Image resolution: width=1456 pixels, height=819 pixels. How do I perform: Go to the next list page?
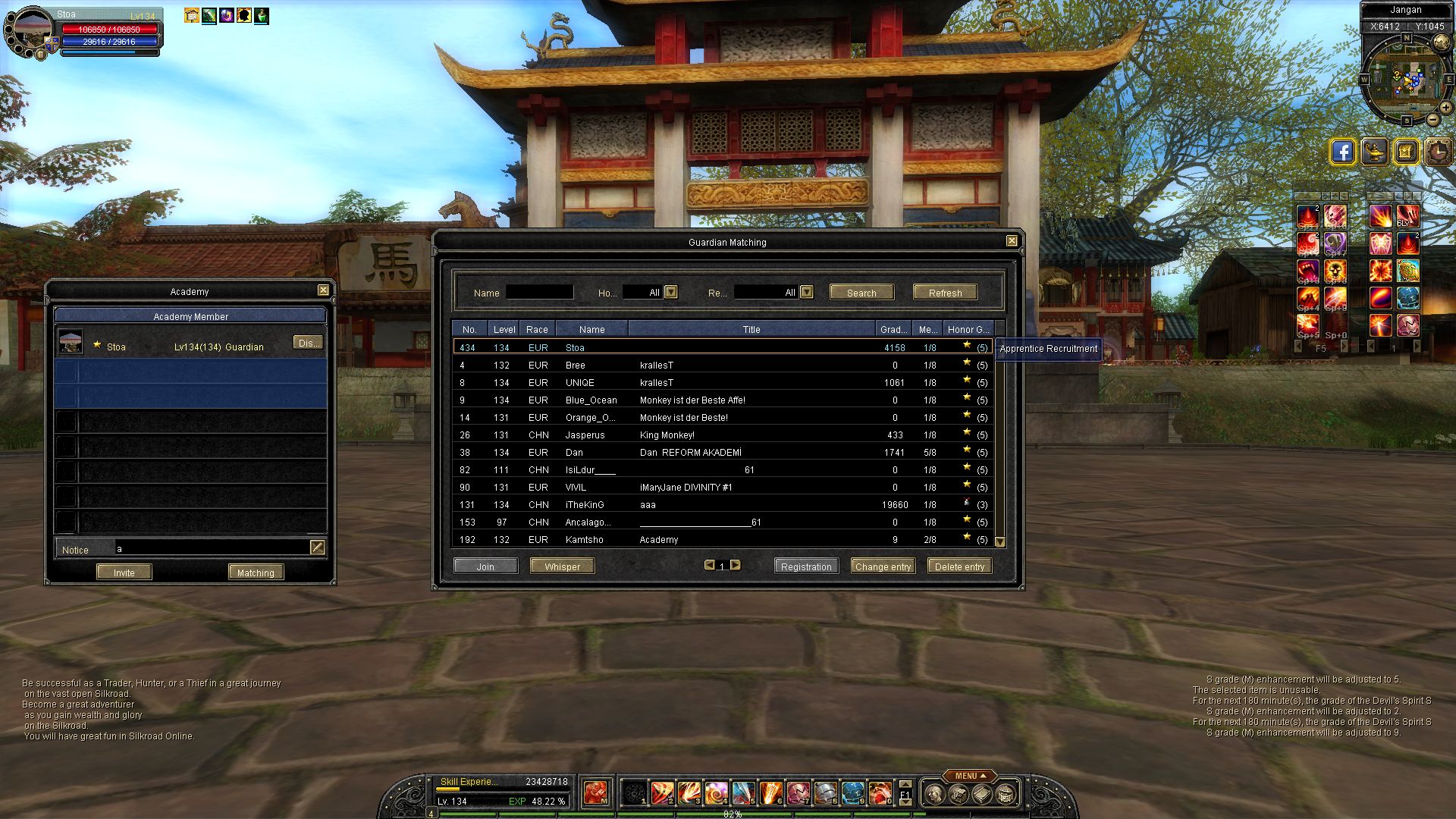click(735, 565)
